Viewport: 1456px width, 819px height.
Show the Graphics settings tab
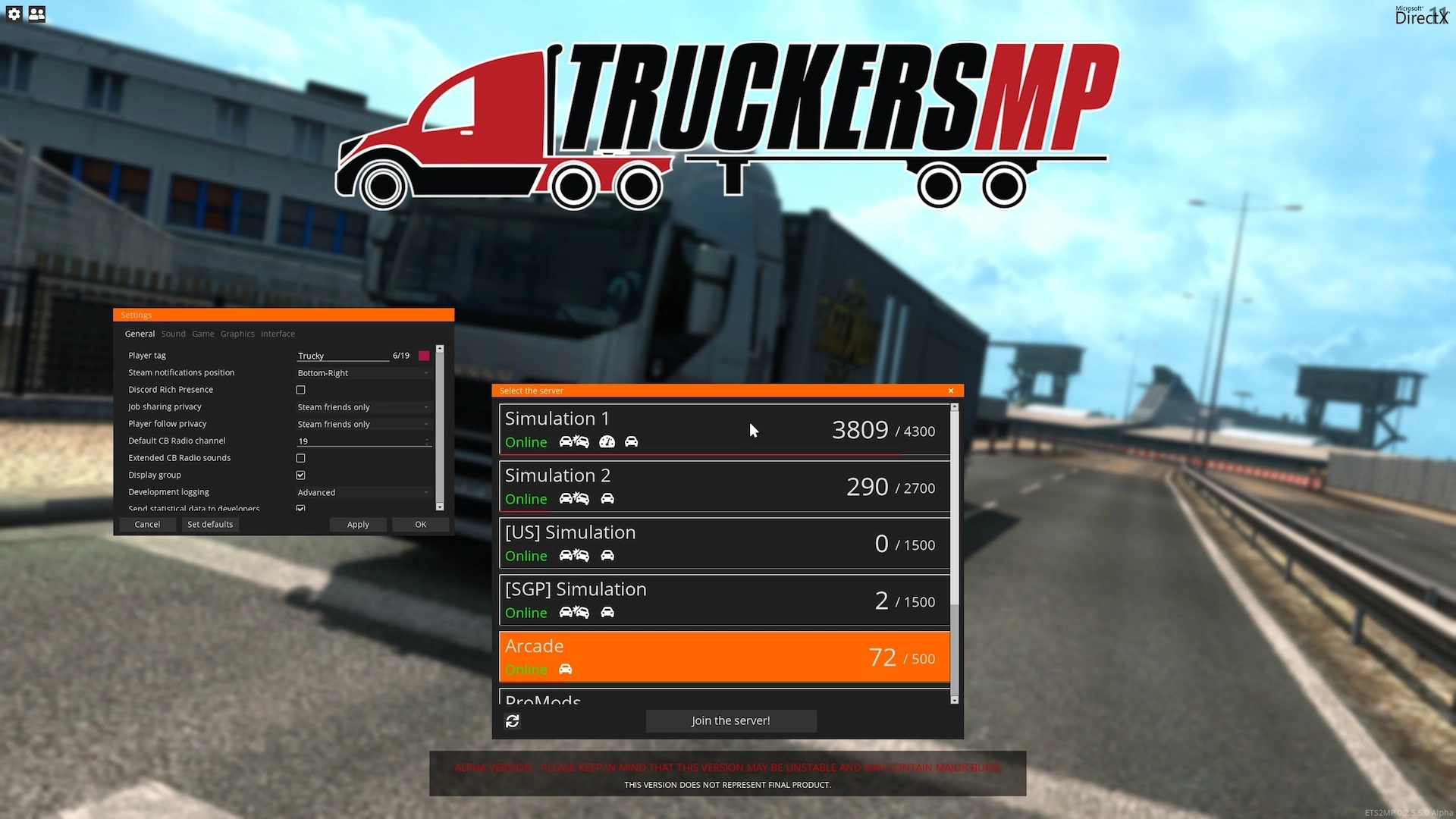tap(237, 334)
